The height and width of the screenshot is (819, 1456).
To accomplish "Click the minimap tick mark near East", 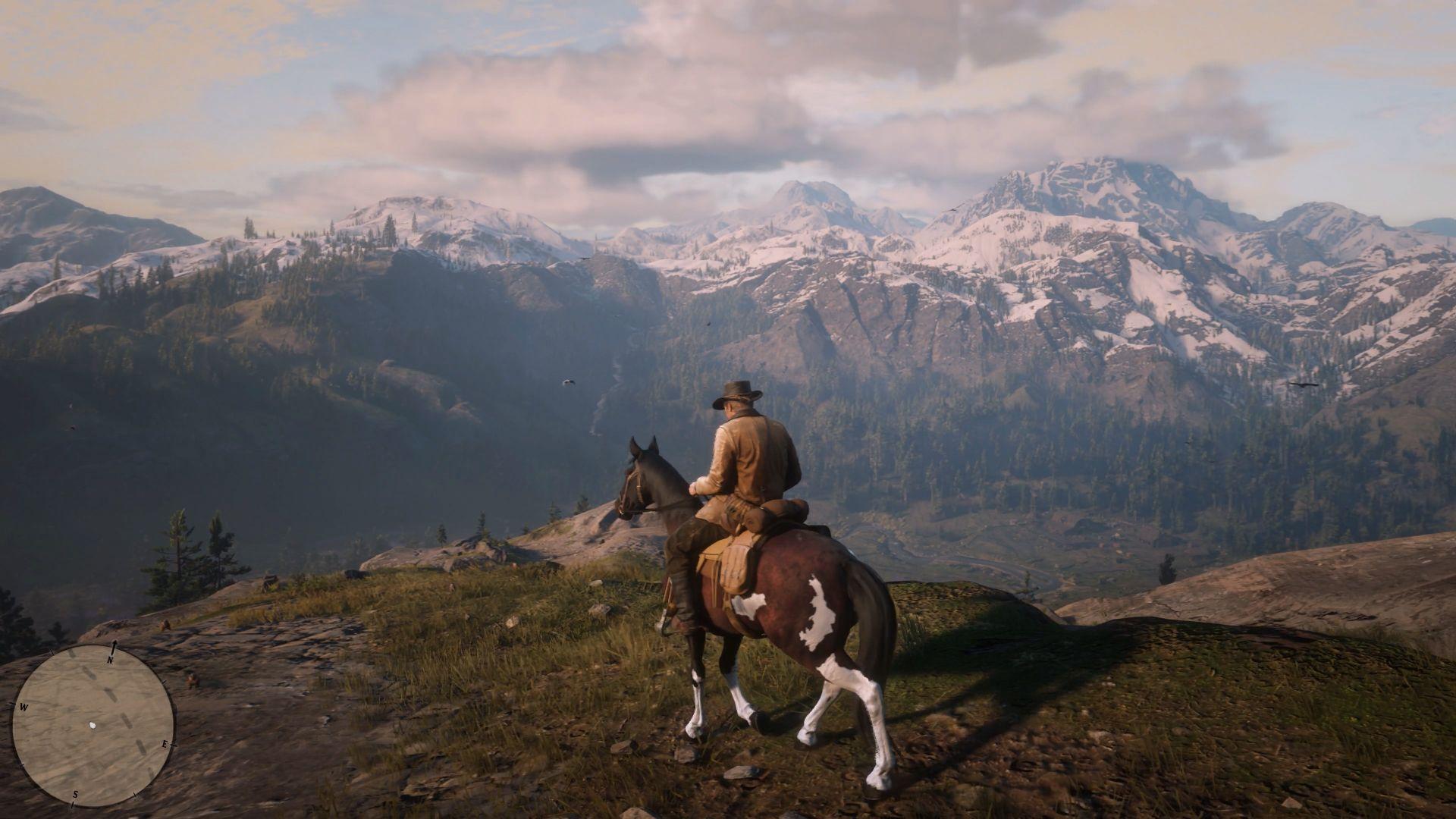I will pyautogui.click(x=173, y=745).
